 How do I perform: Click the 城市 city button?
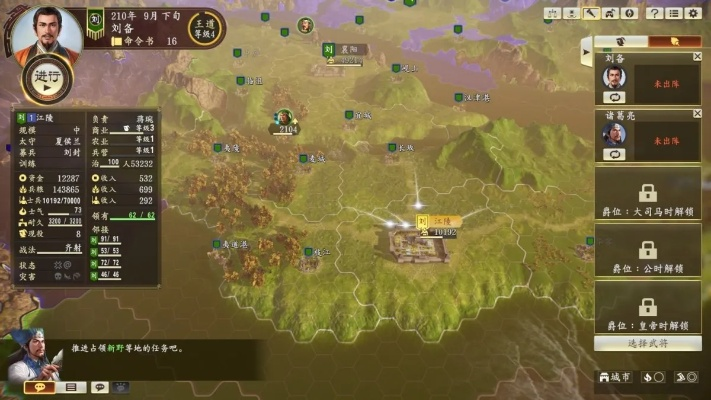point(614,377)
